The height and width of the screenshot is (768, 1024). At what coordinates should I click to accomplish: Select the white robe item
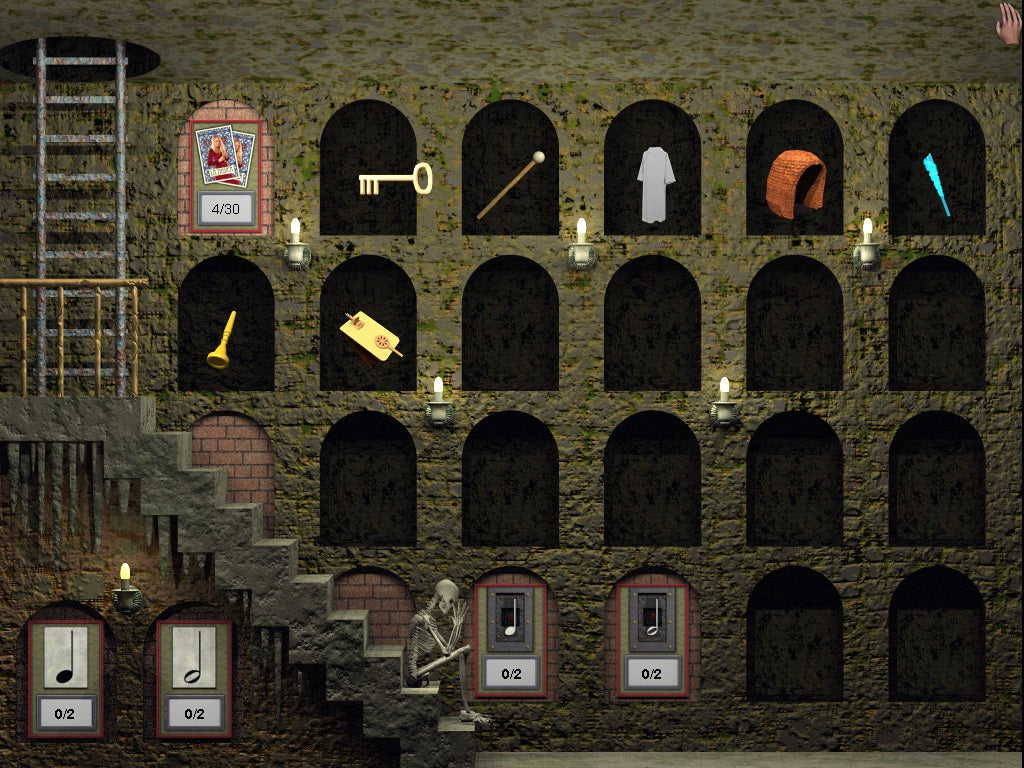656,184
